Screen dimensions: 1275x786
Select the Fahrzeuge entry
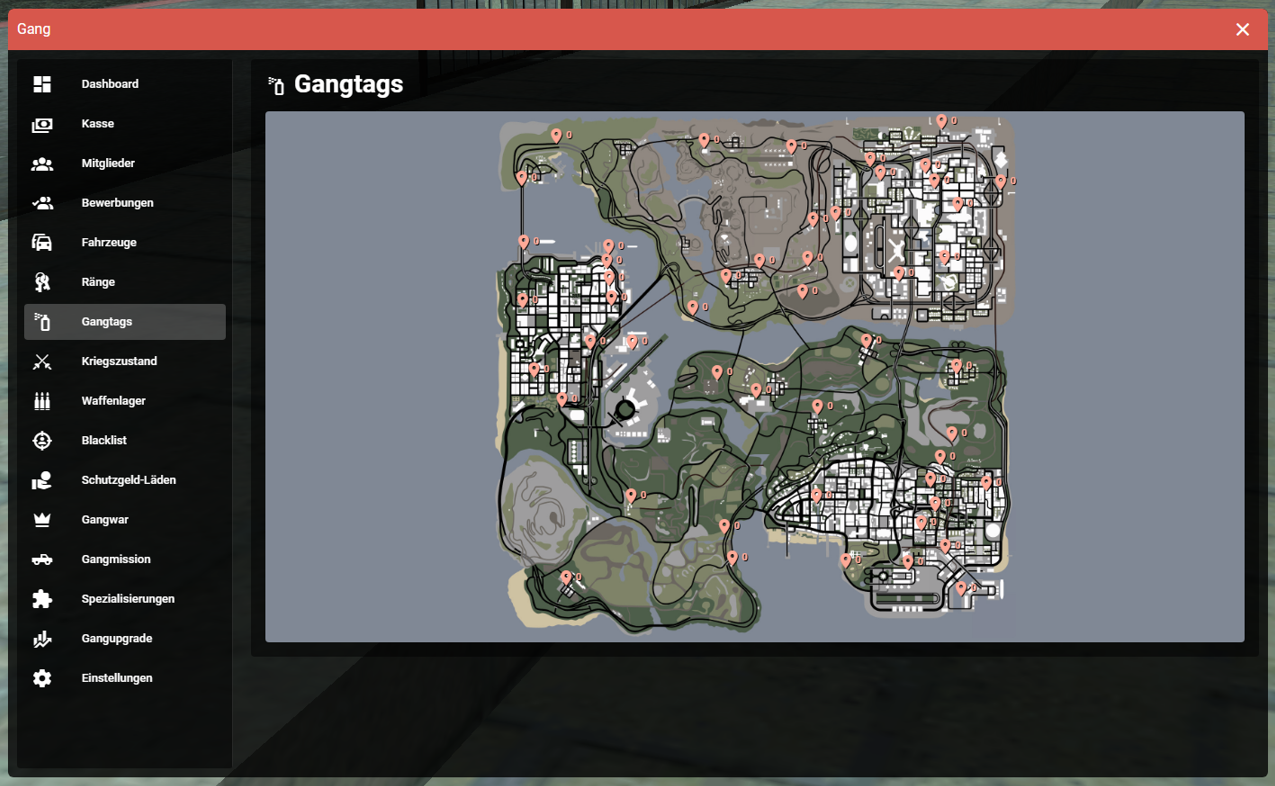(x=109, y=243)
